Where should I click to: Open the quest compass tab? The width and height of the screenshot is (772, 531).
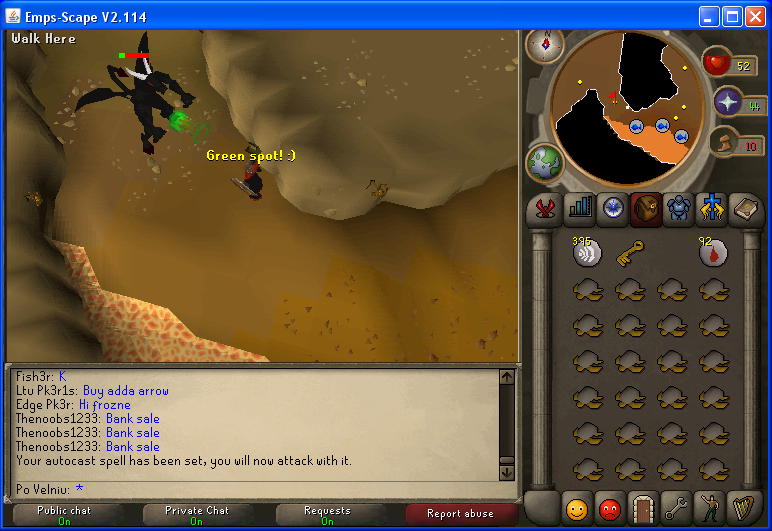tap(612, 207)
